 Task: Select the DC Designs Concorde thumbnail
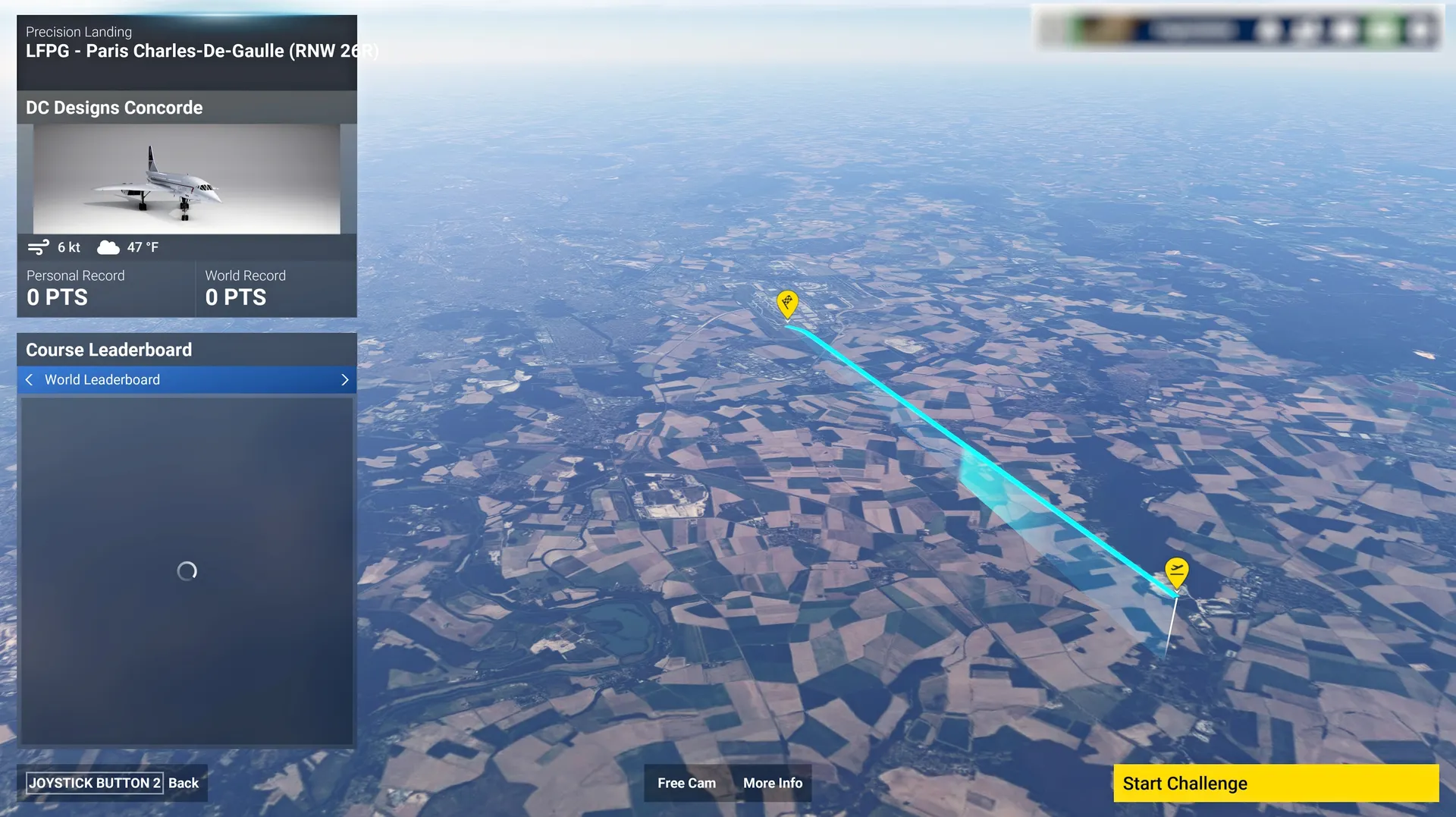pyautogui.click(x=187, y=179)
